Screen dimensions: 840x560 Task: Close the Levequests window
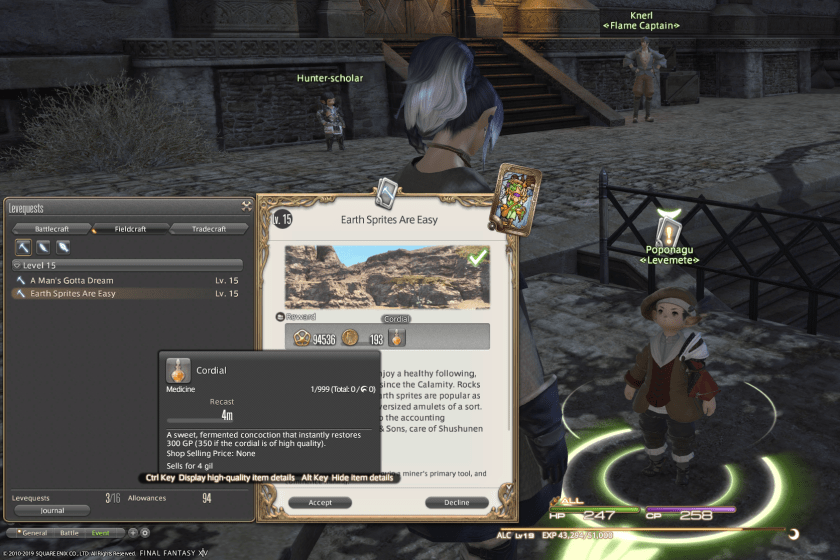246,207
